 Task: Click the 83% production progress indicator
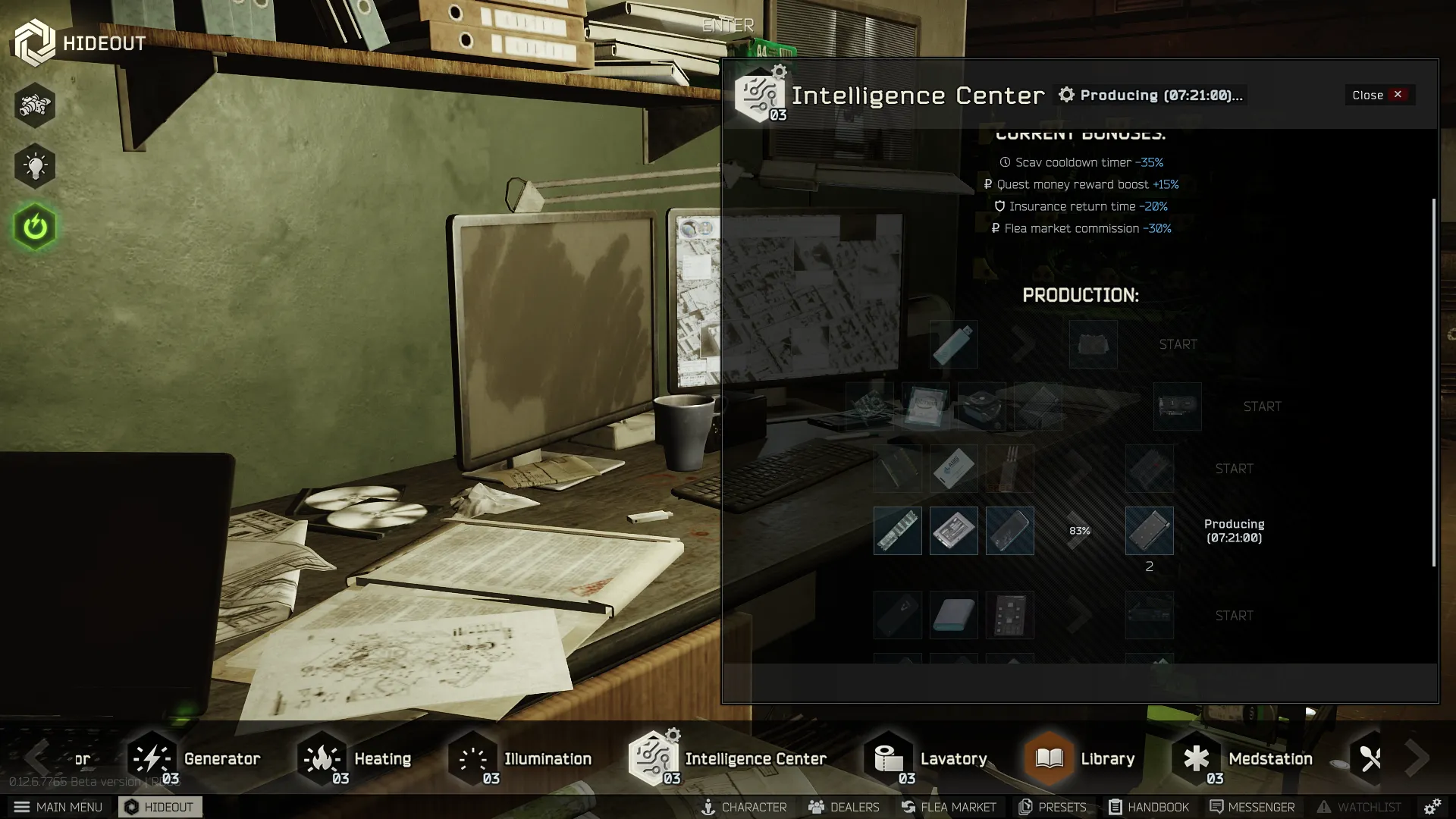(1080, 531)
